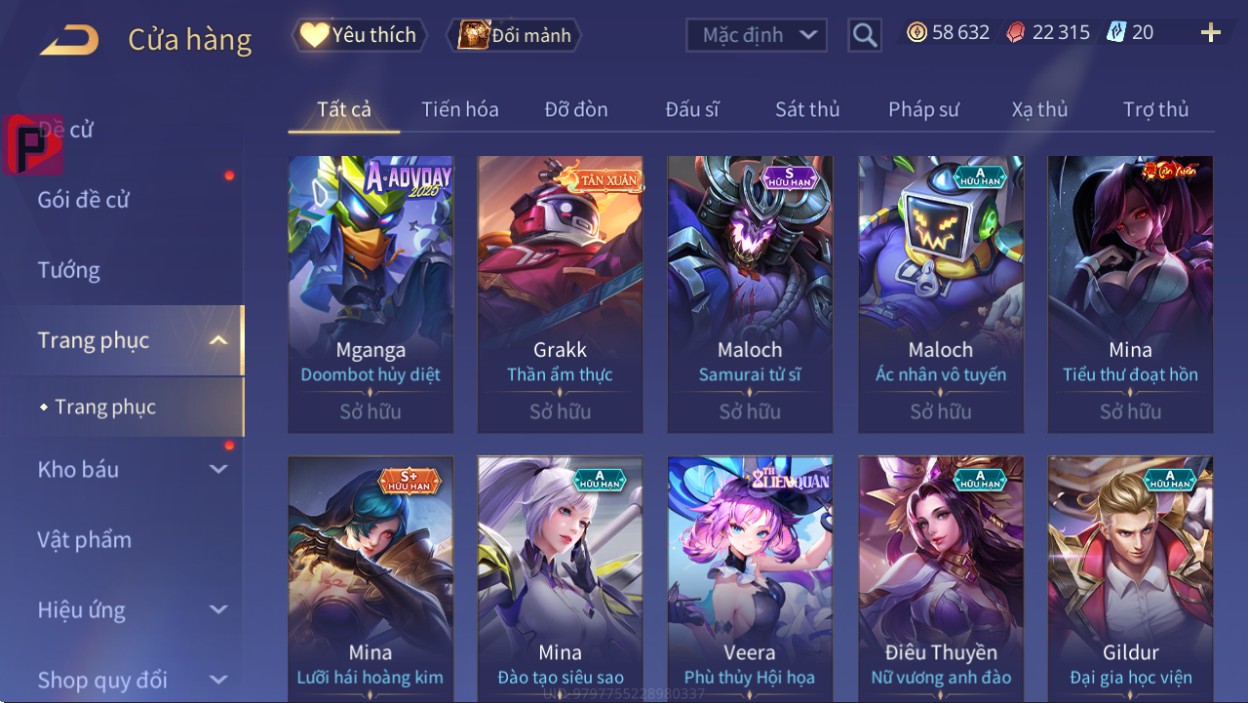
Task: Switch to the Đỡ đòn tab
Action: tap(576, 109)
